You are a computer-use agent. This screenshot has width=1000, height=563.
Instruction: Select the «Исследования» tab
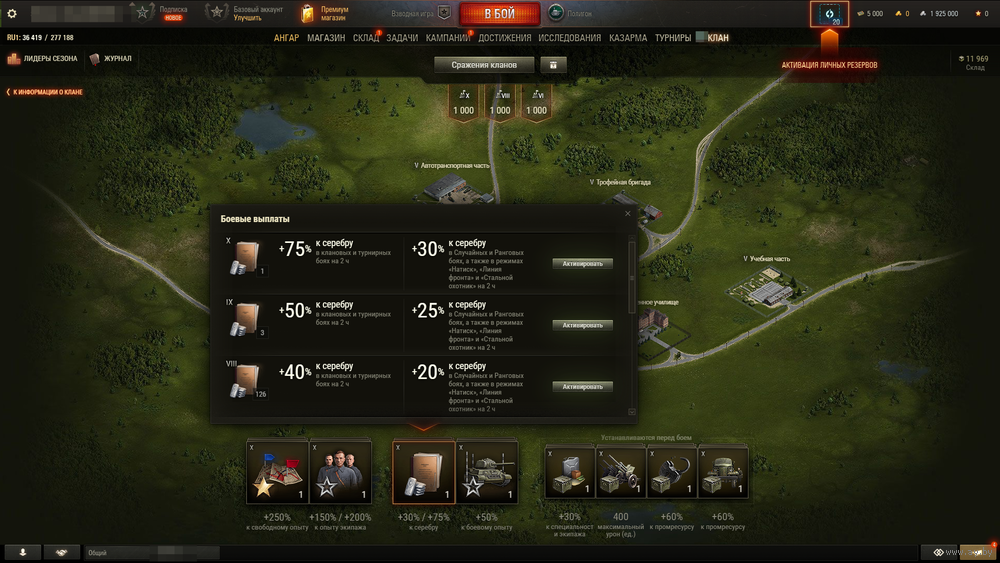pyautogui.click(x=569, y=38)
